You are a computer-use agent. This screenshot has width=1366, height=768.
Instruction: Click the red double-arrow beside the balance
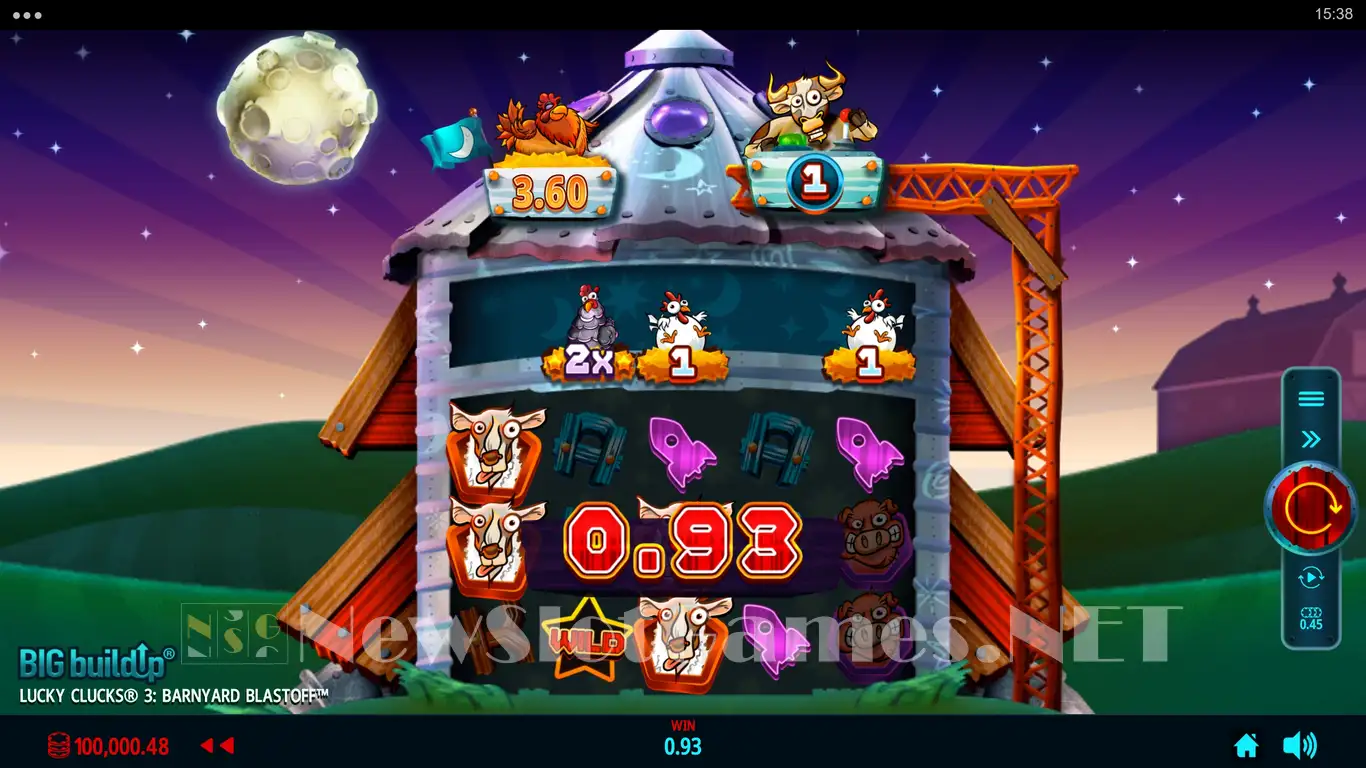tap(217, 746)
